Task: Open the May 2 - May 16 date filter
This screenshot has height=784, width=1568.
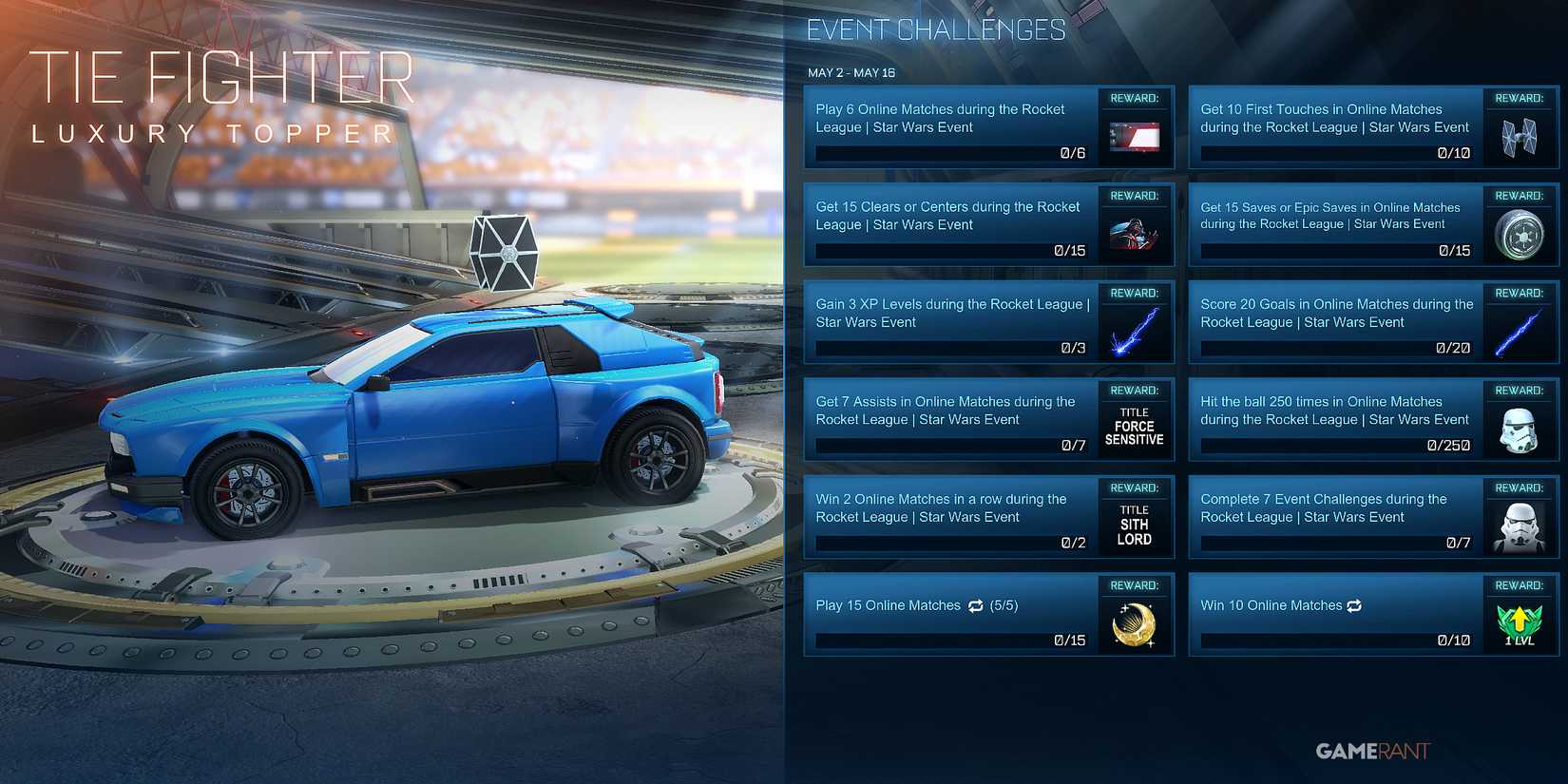Action: click(x=853, y=72)
